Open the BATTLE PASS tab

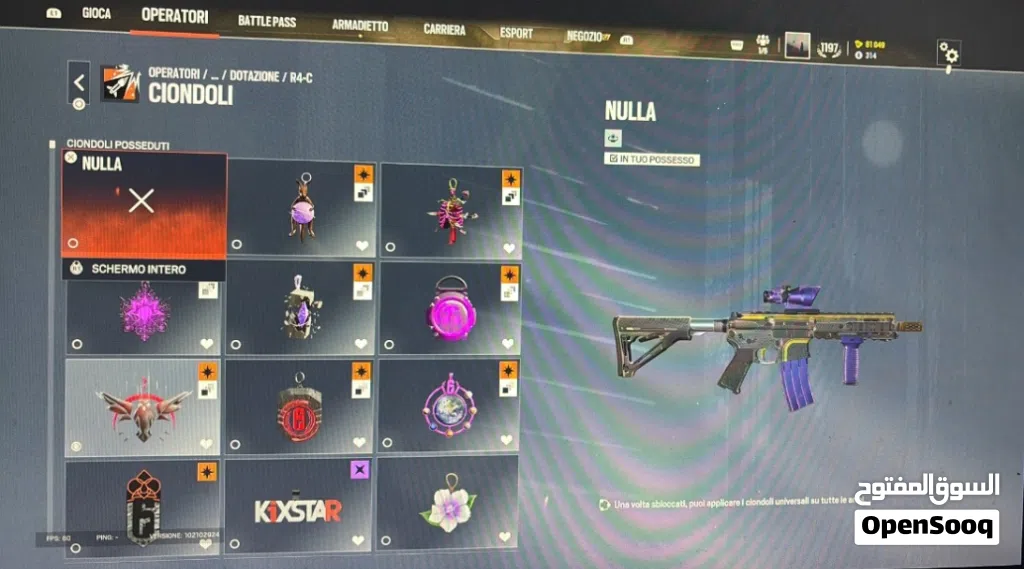pos(267,21)
